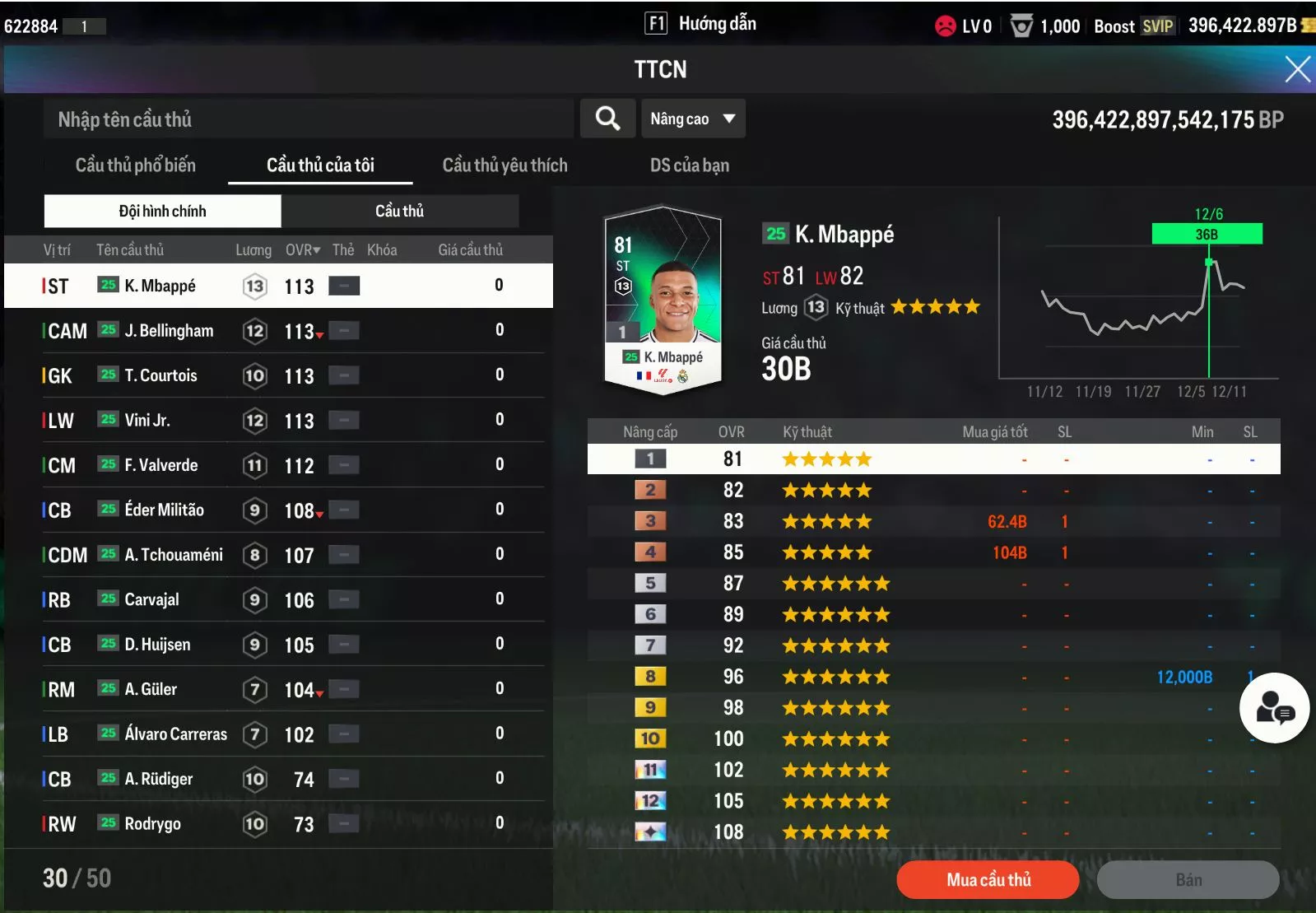Sort the list by OVR column
The height and width of the screenshot is (913, 1316).
[302, 250]
